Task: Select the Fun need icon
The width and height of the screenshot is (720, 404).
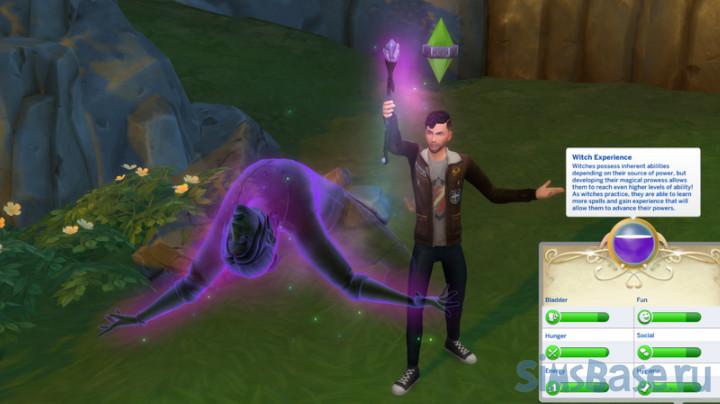Action: 645,317
